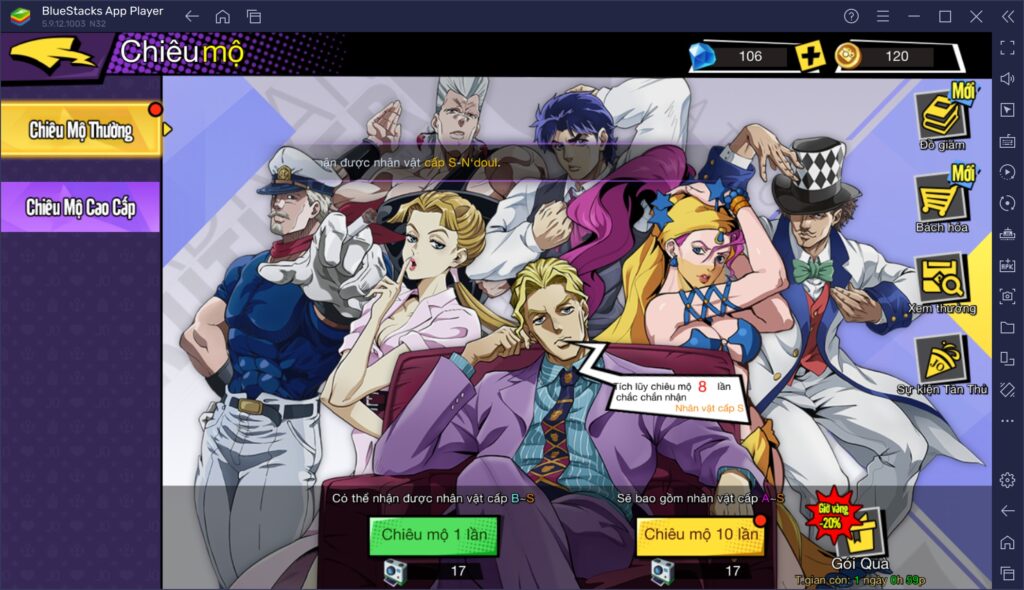Open the Đồ giám book icon
This screenshot has height=590, width=1024.
click(942, 117)
